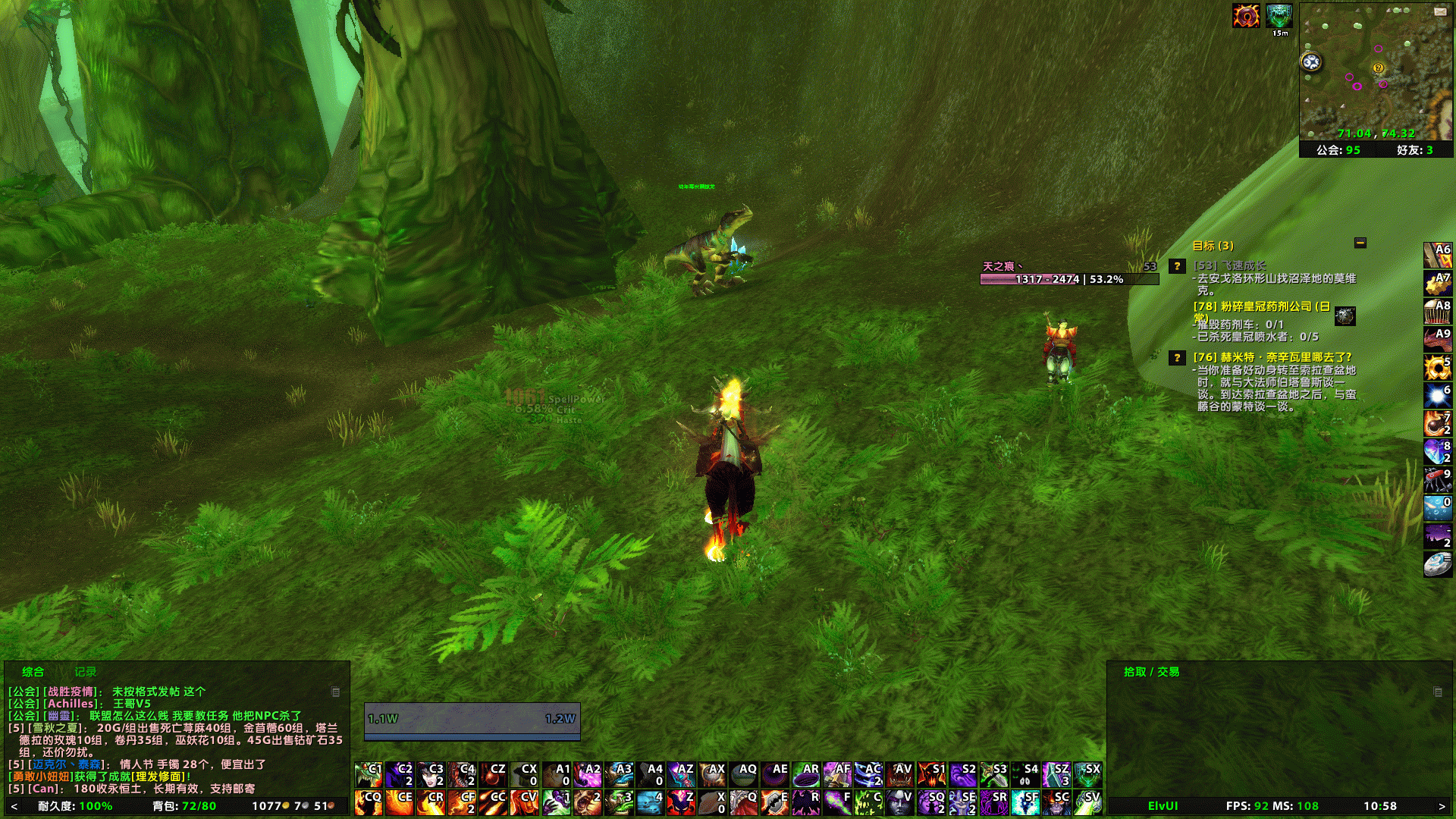Select the round tracking button on minimap edge
This screenshot has height=819, width=1456.
click(1311, 62)
